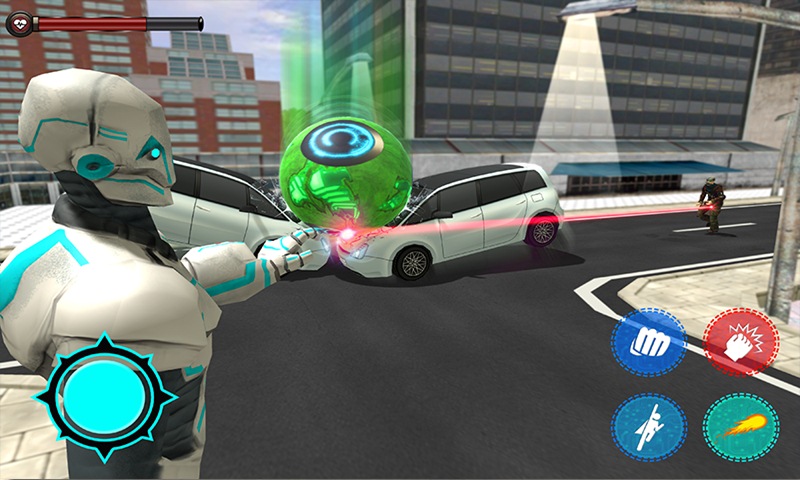The height and width of the screenshot is (480, 800).
Task: Launch the fireball attack button
Action: tap(741, 427)
